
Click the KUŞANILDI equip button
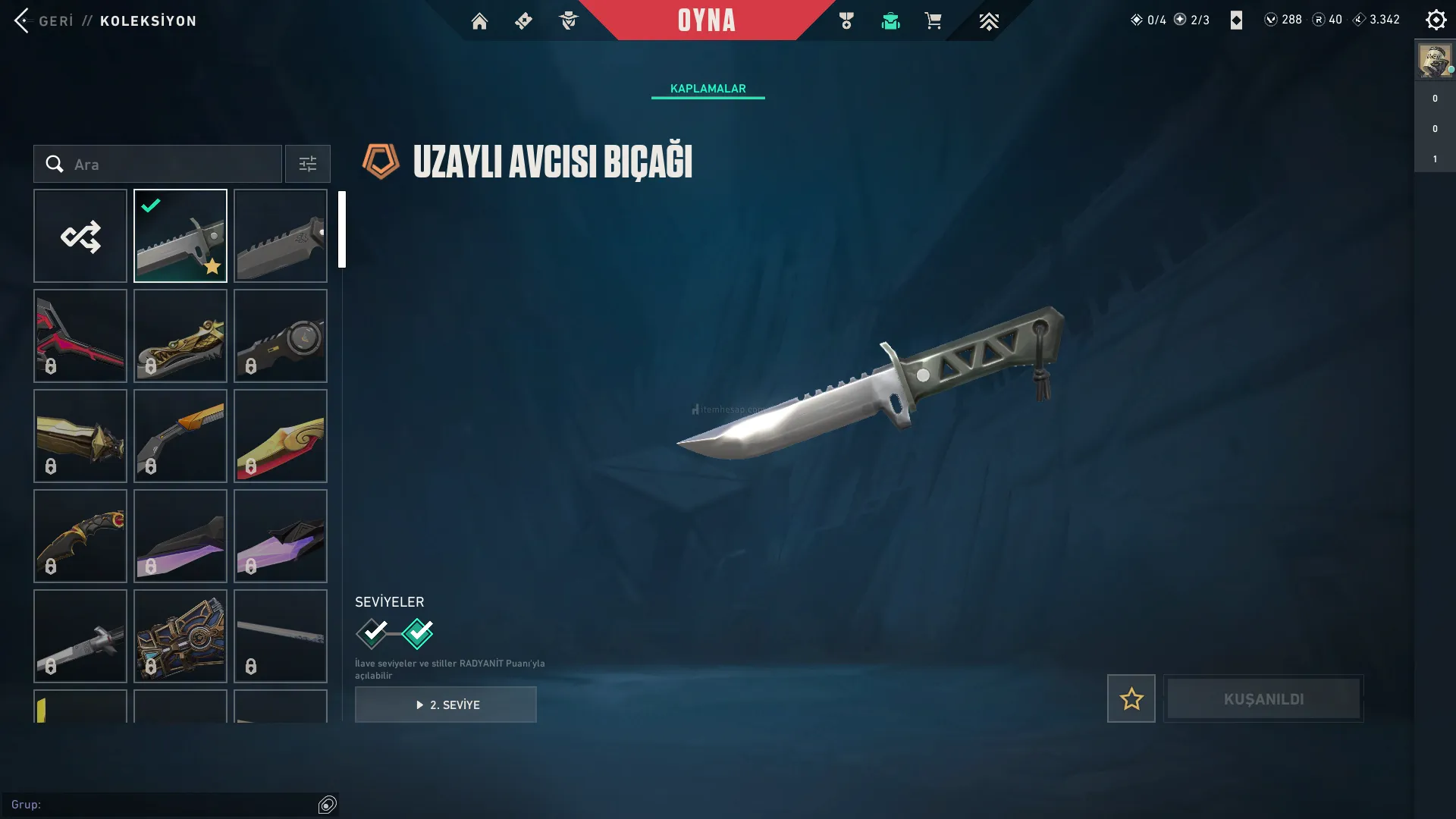pos(1263,698)
